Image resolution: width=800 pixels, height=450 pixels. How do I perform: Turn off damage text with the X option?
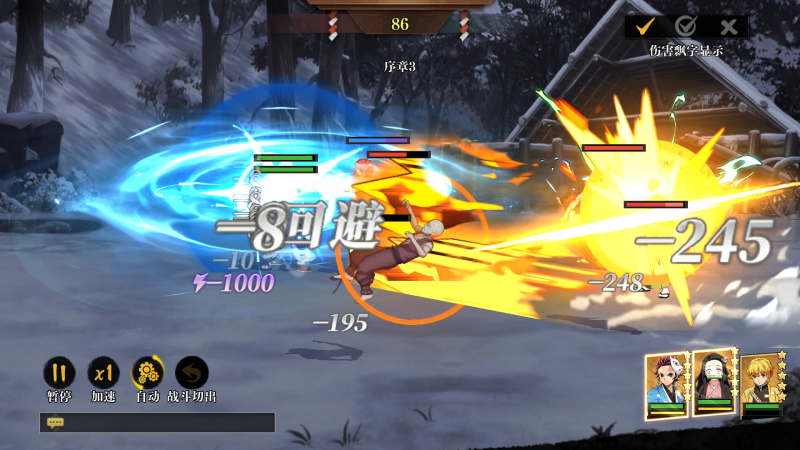tap(728, 27)
